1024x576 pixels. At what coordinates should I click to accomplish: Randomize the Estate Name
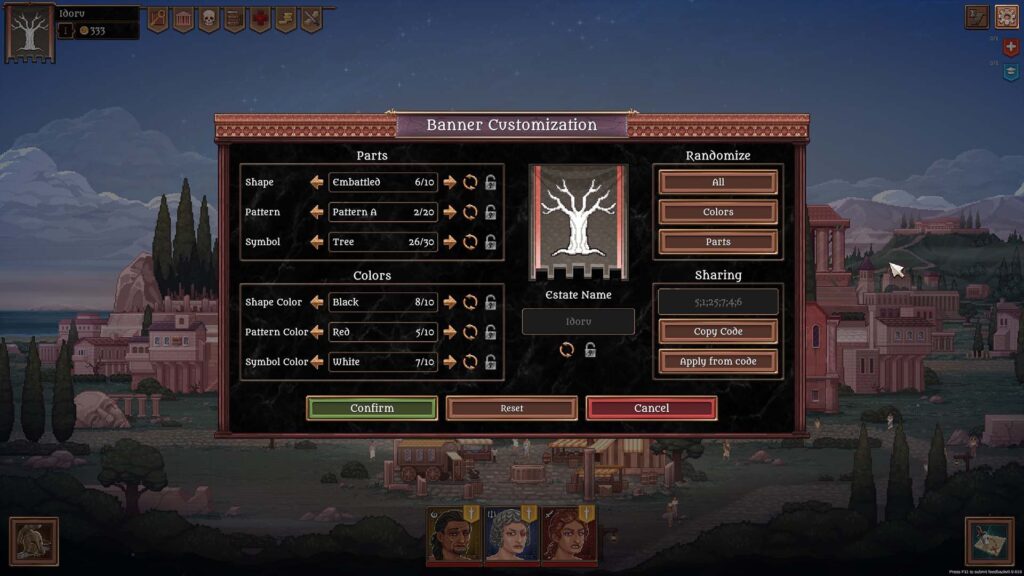567,350
